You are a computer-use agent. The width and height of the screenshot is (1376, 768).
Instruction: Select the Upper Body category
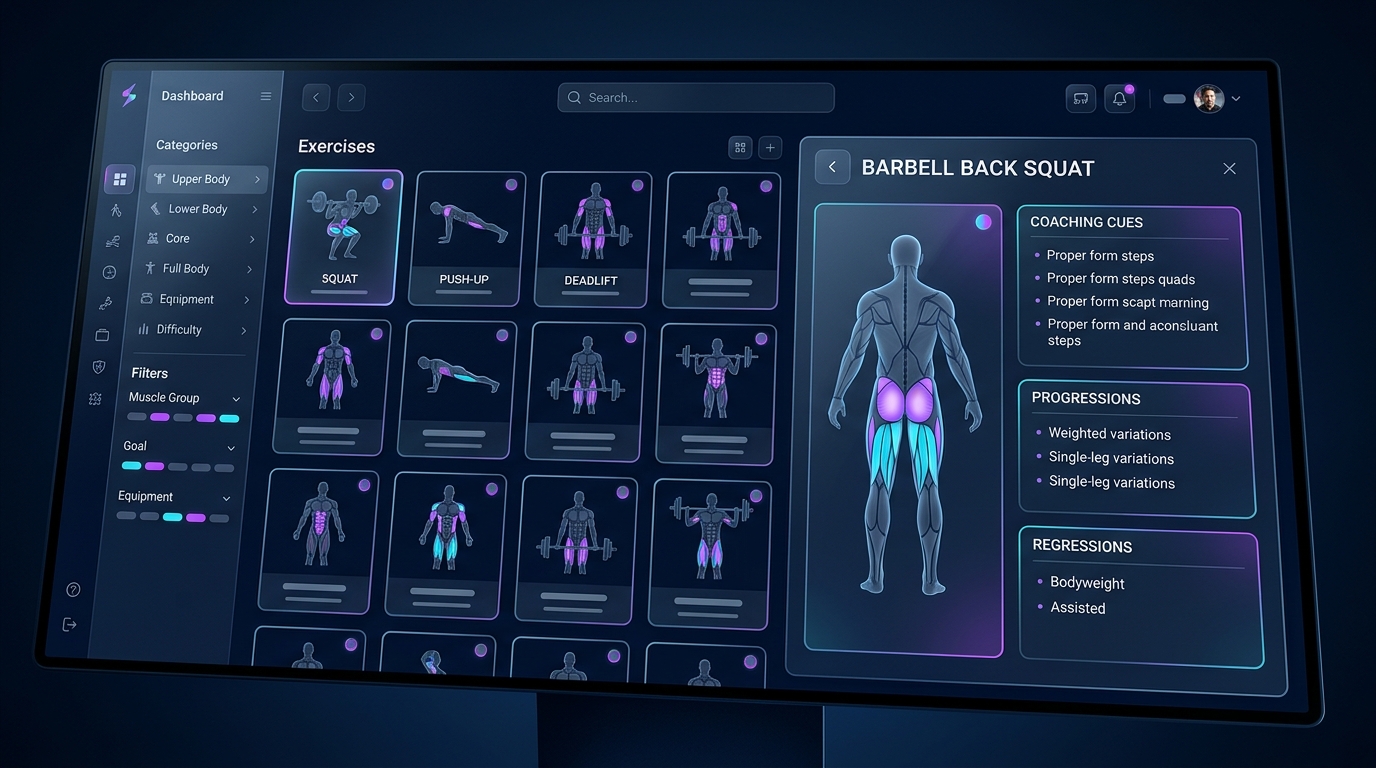[205, 179]
